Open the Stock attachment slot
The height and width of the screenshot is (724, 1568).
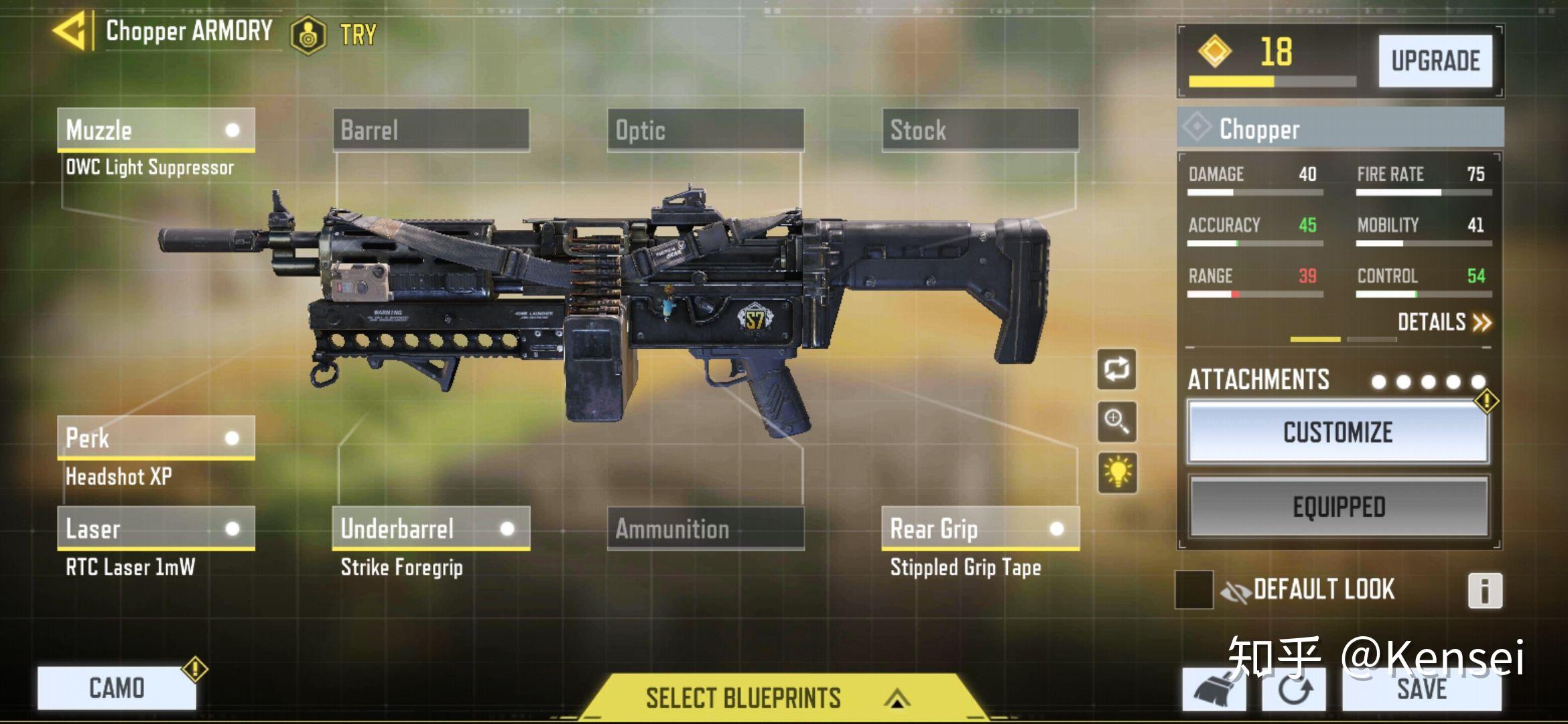click(x=980, y=129)
